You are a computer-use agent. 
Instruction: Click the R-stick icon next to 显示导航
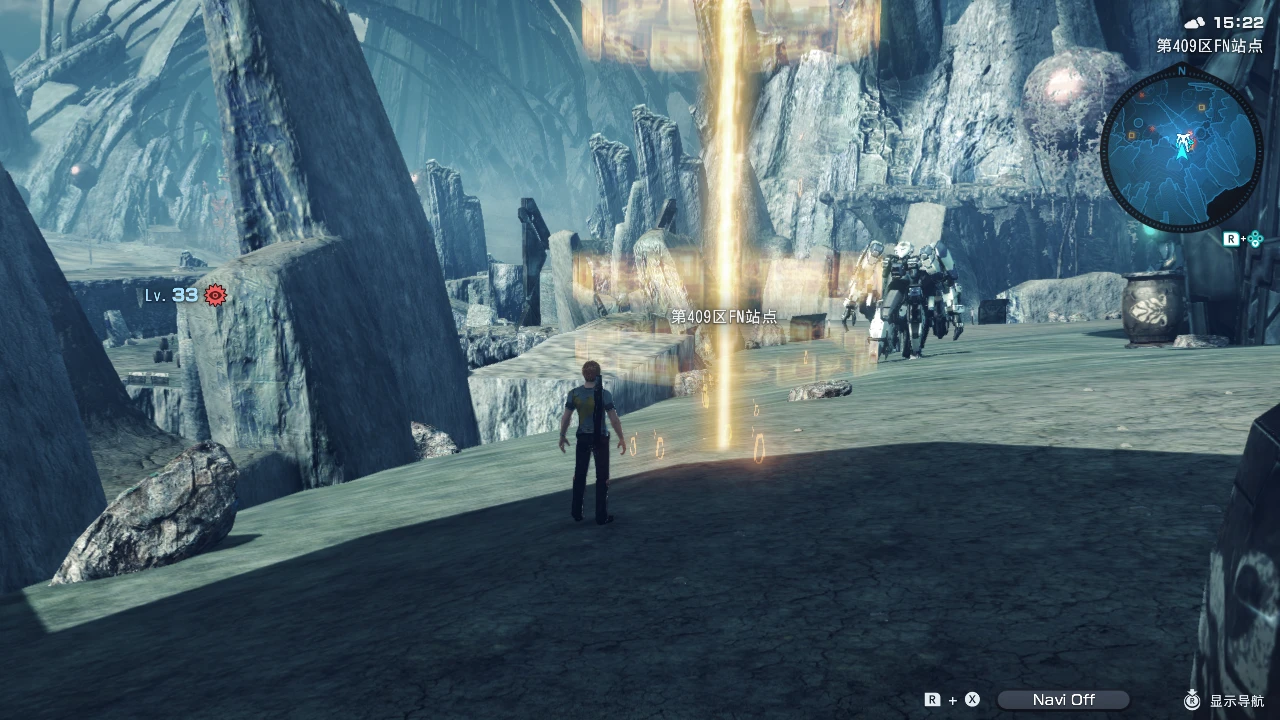click(x=1193, y=701)
